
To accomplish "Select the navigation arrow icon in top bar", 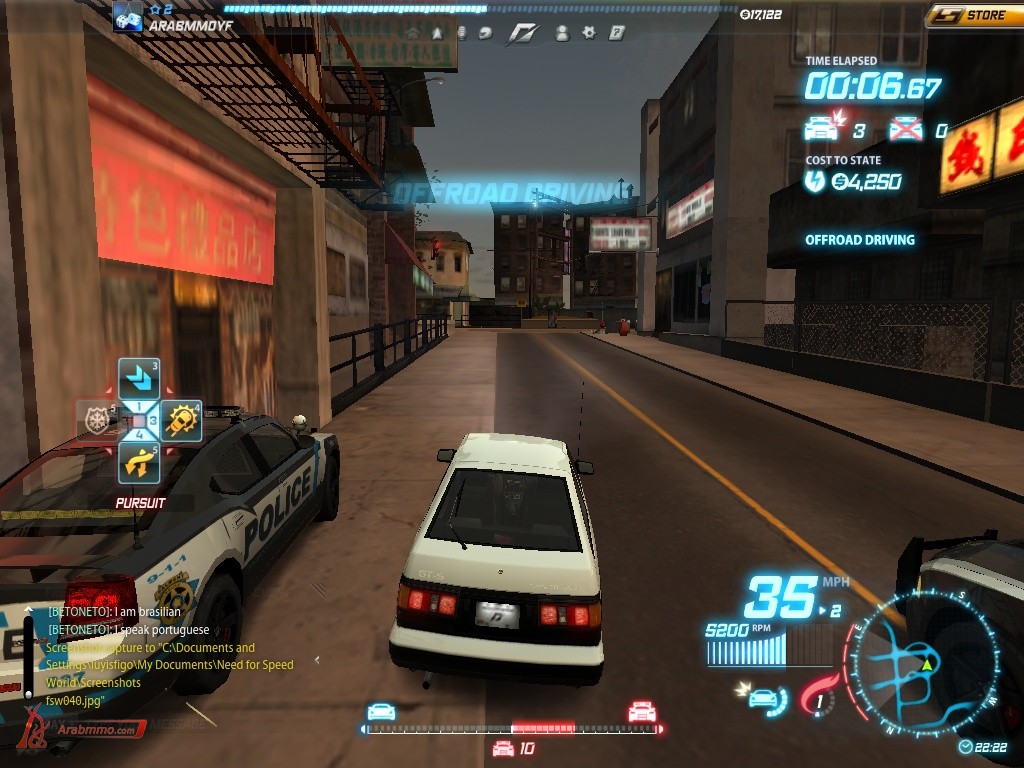I will [x=437, y=33].
